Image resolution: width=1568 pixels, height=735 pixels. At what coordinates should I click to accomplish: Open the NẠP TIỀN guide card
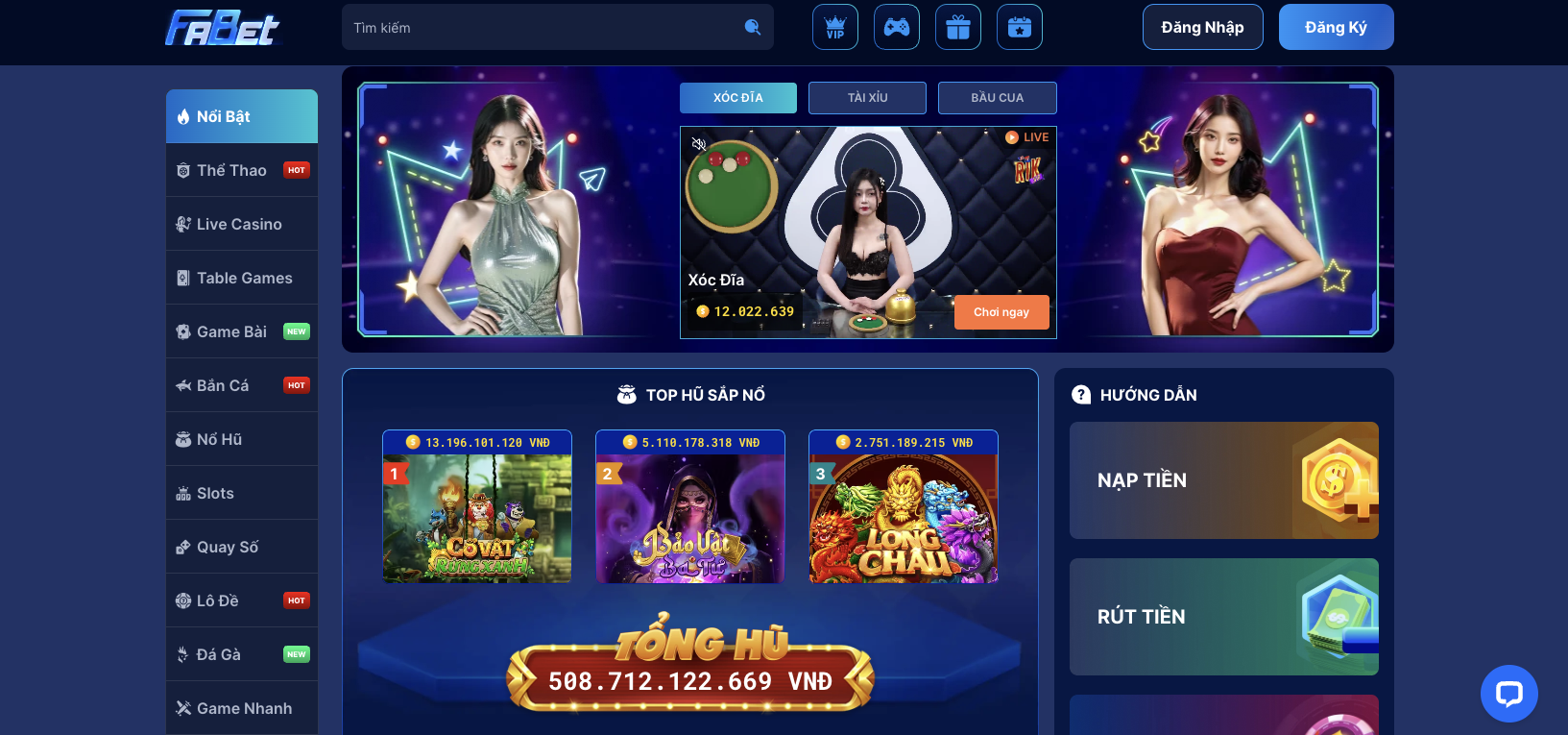coord(1223,480)
